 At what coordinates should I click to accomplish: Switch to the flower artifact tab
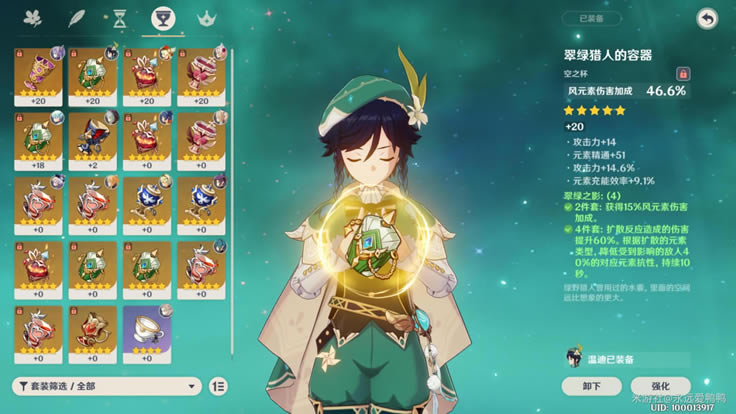click(32, 19)
